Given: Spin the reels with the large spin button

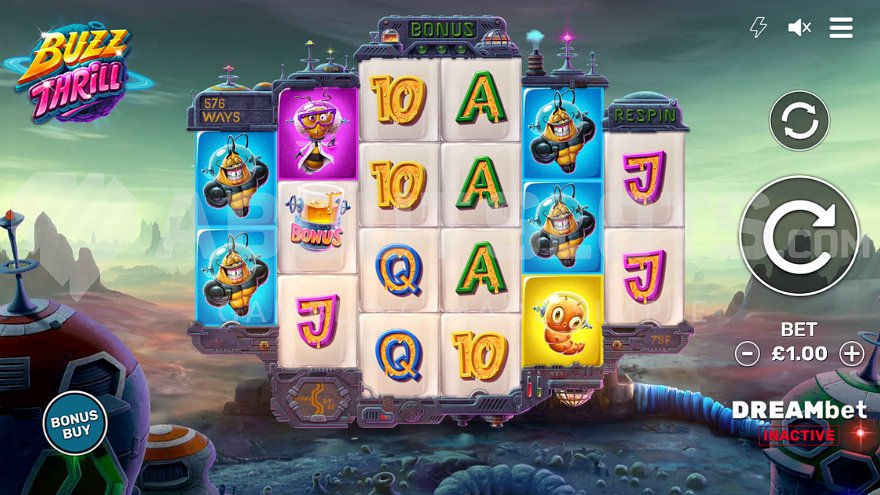Looking at the screenshot, I should pyautogui.click(x=799, y=236).
